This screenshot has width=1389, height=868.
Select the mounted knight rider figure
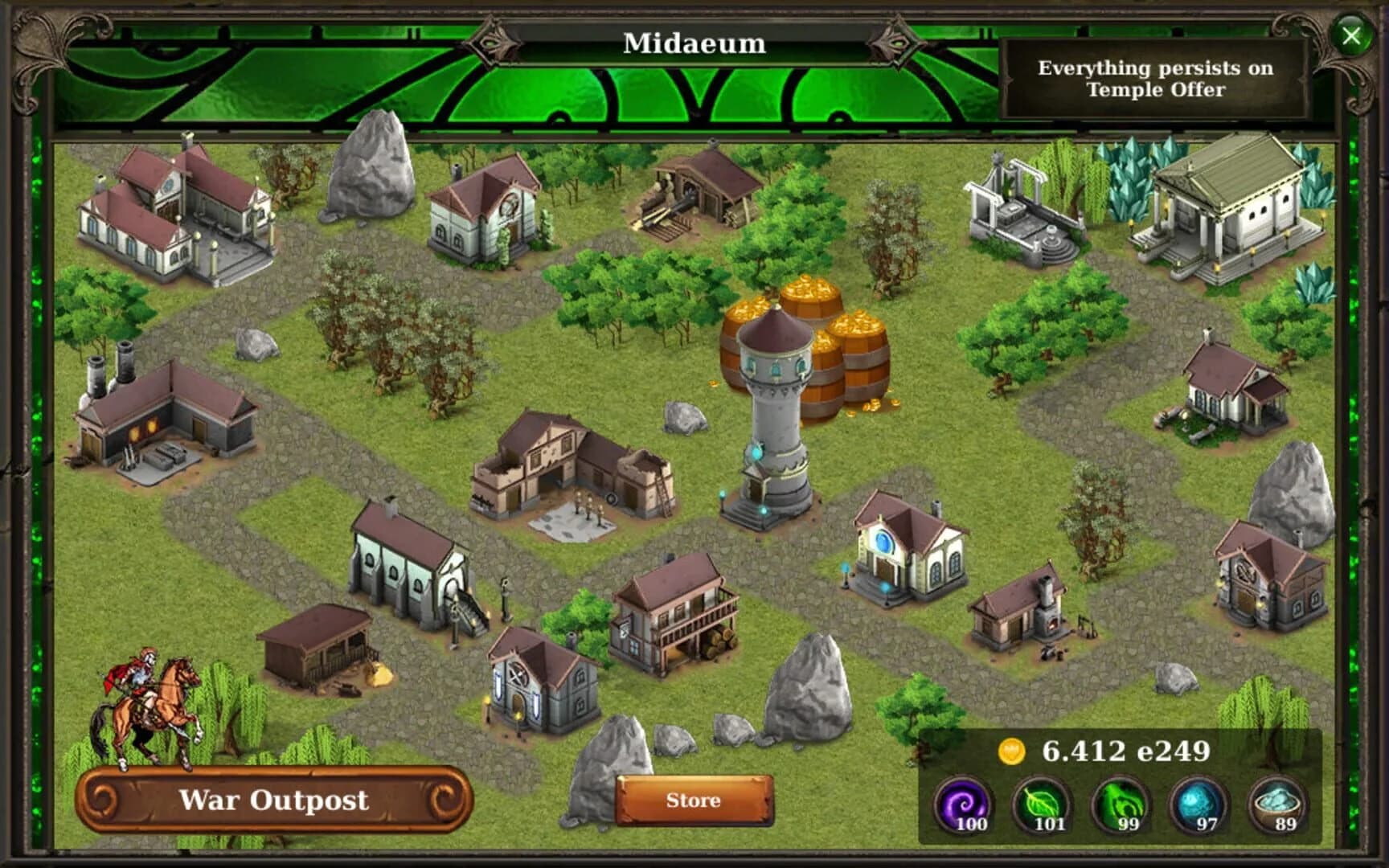tap(145, 699)
